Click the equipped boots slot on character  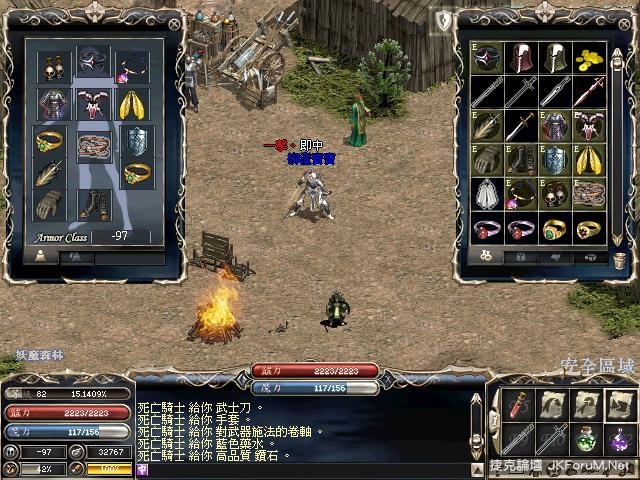click(x=95, y=205)
